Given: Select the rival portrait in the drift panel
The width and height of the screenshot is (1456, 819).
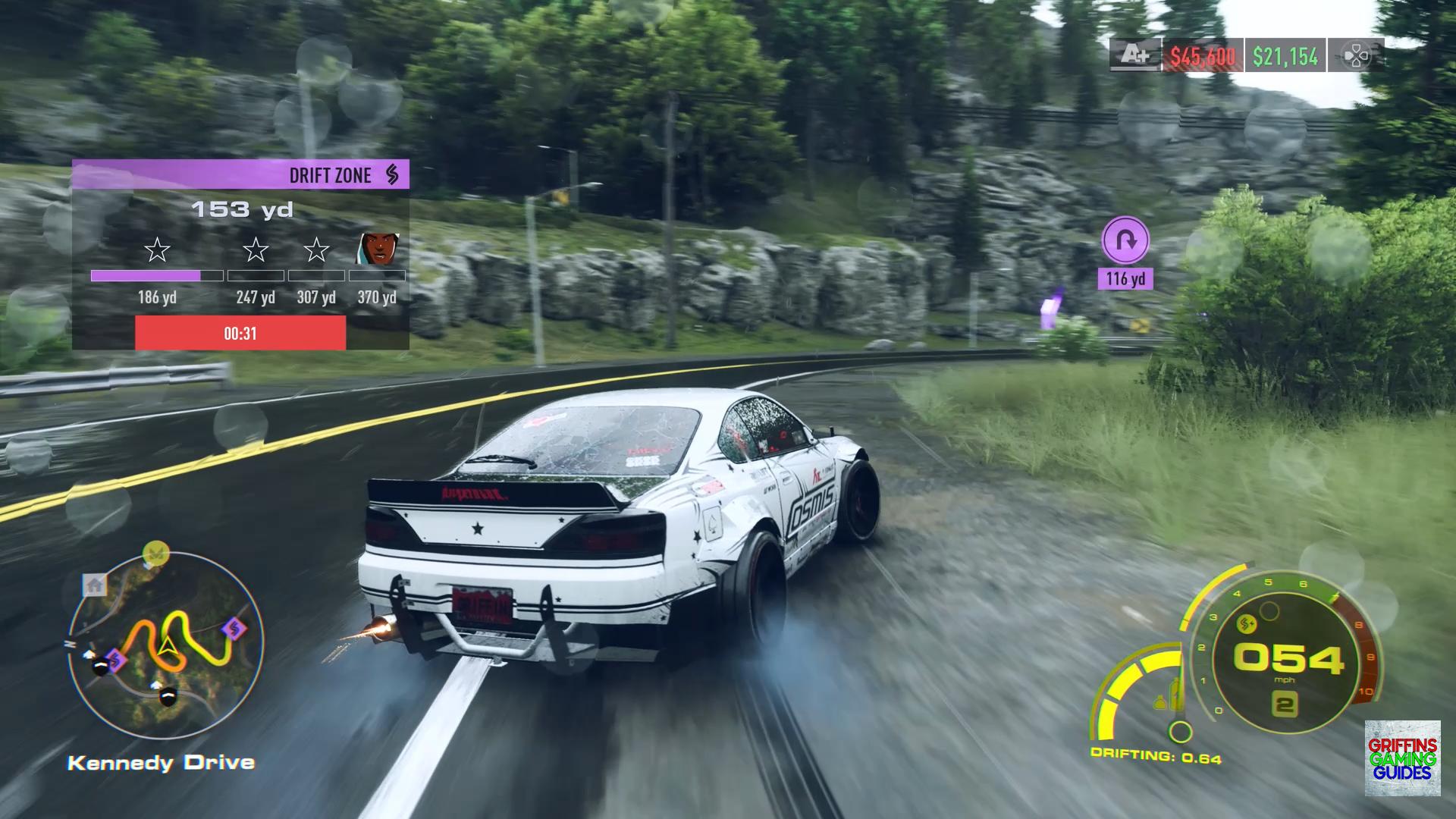Looking at the screenshot, I should pyautogui.click(x=378, y=248).
